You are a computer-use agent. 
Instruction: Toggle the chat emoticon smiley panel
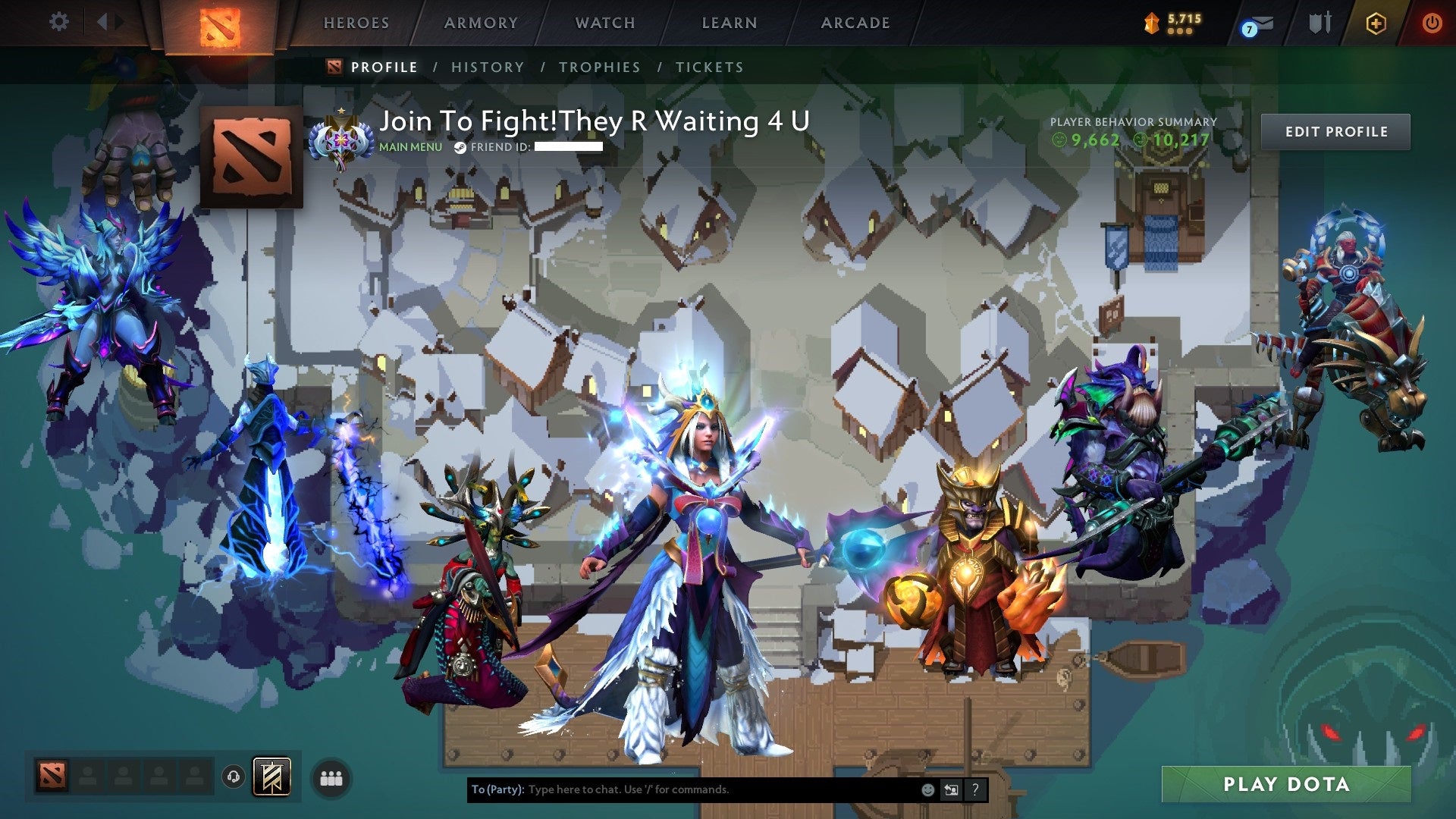(x=928, y=789)
